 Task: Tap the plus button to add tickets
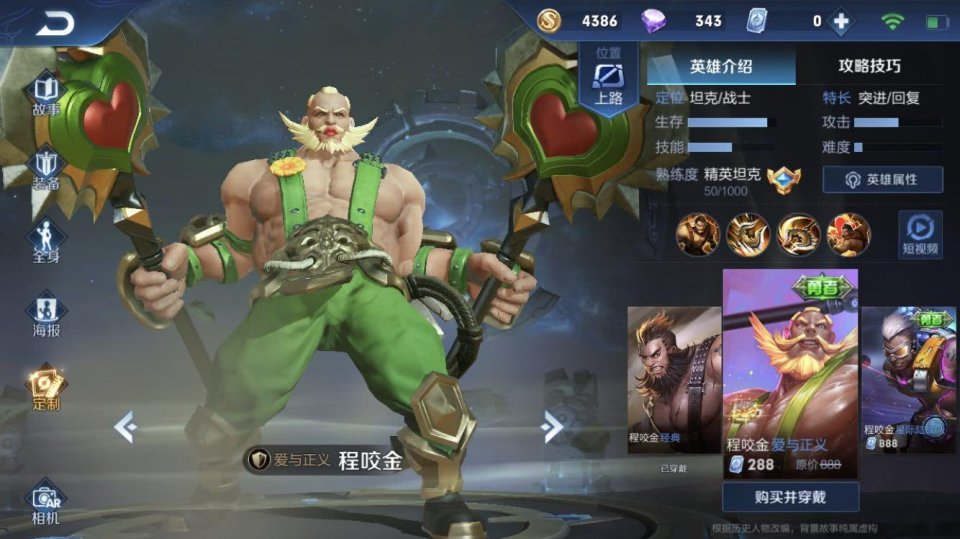coord(842,21)
